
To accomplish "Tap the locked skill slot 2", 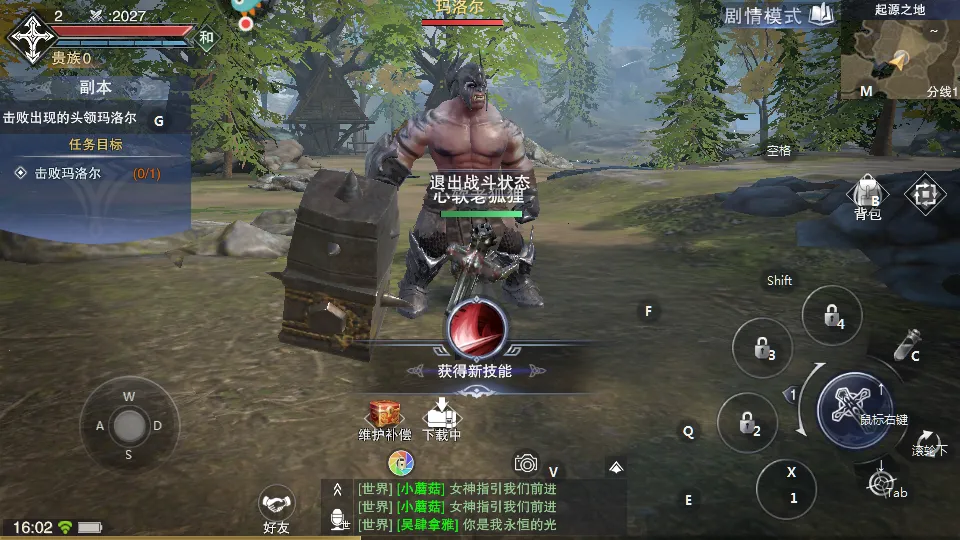I will [747, 423].
